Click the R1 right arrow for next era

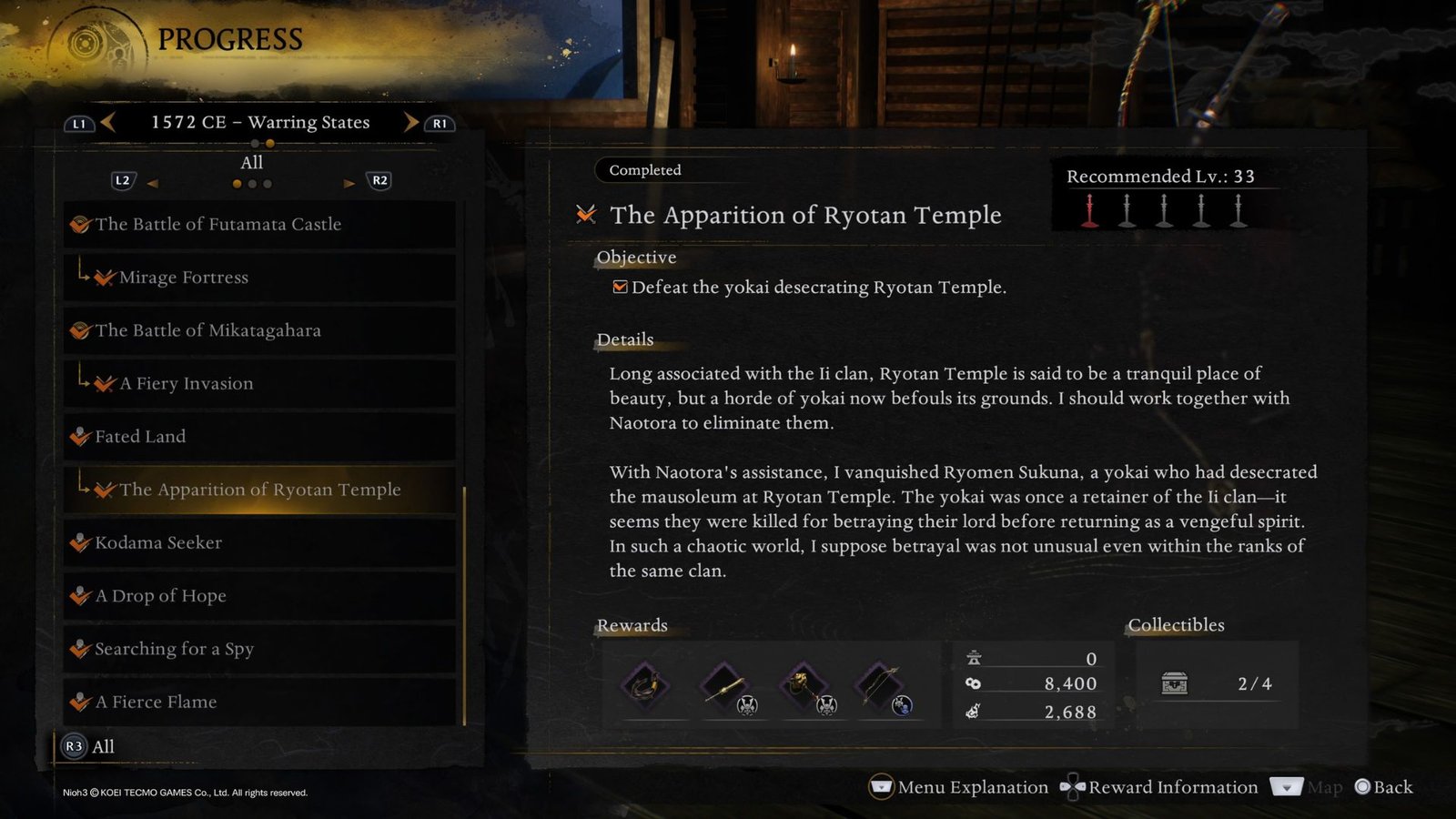[409, 122]
